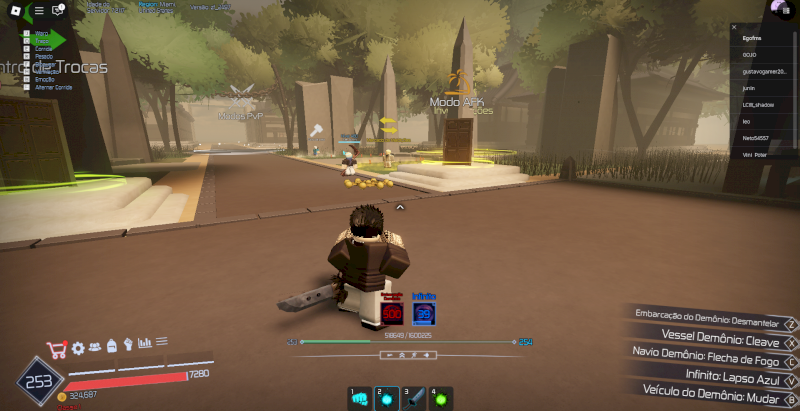Screen dimensions: 800x411
Task: Select the blade in hotbar slot 3
Action: point(414,398)
